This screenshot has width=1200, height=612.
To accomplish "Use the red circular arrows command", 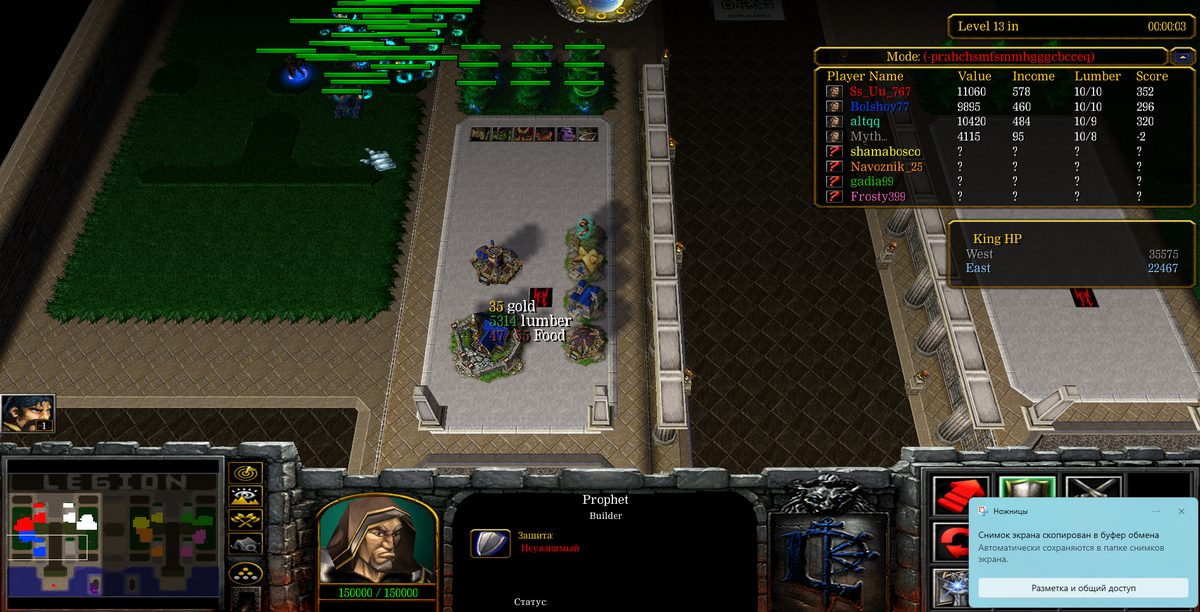I will 952,543.
